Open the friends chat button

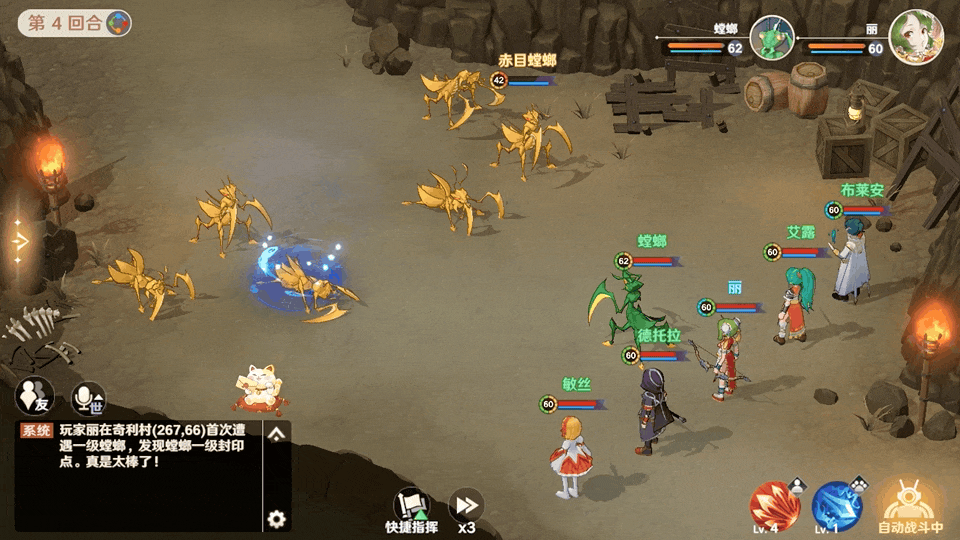(34, 397)
